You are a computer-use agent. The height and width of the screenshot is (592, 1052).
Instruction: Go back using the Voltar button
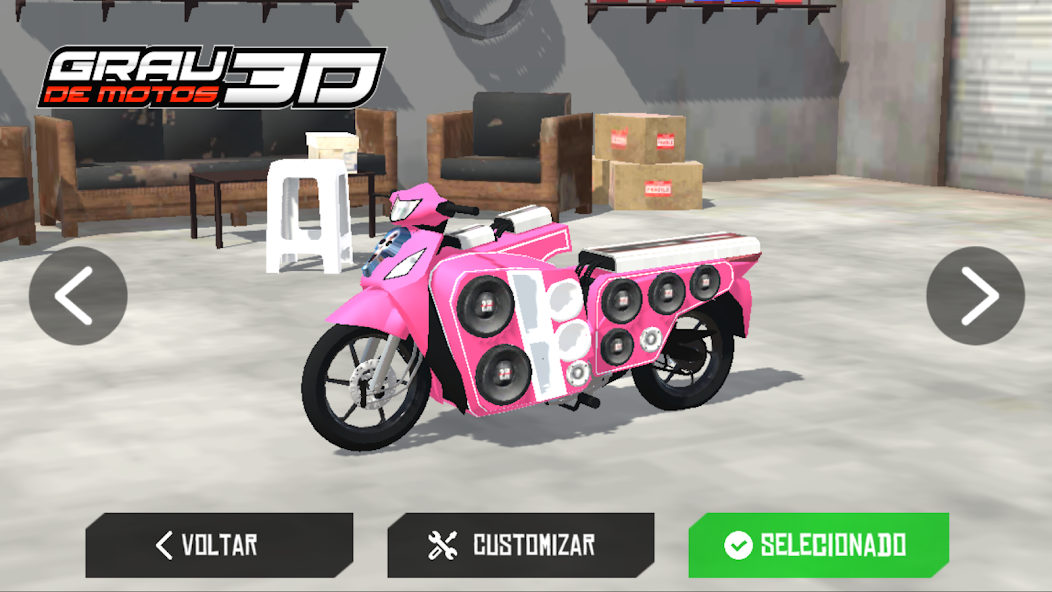click(x=219, y=545)
